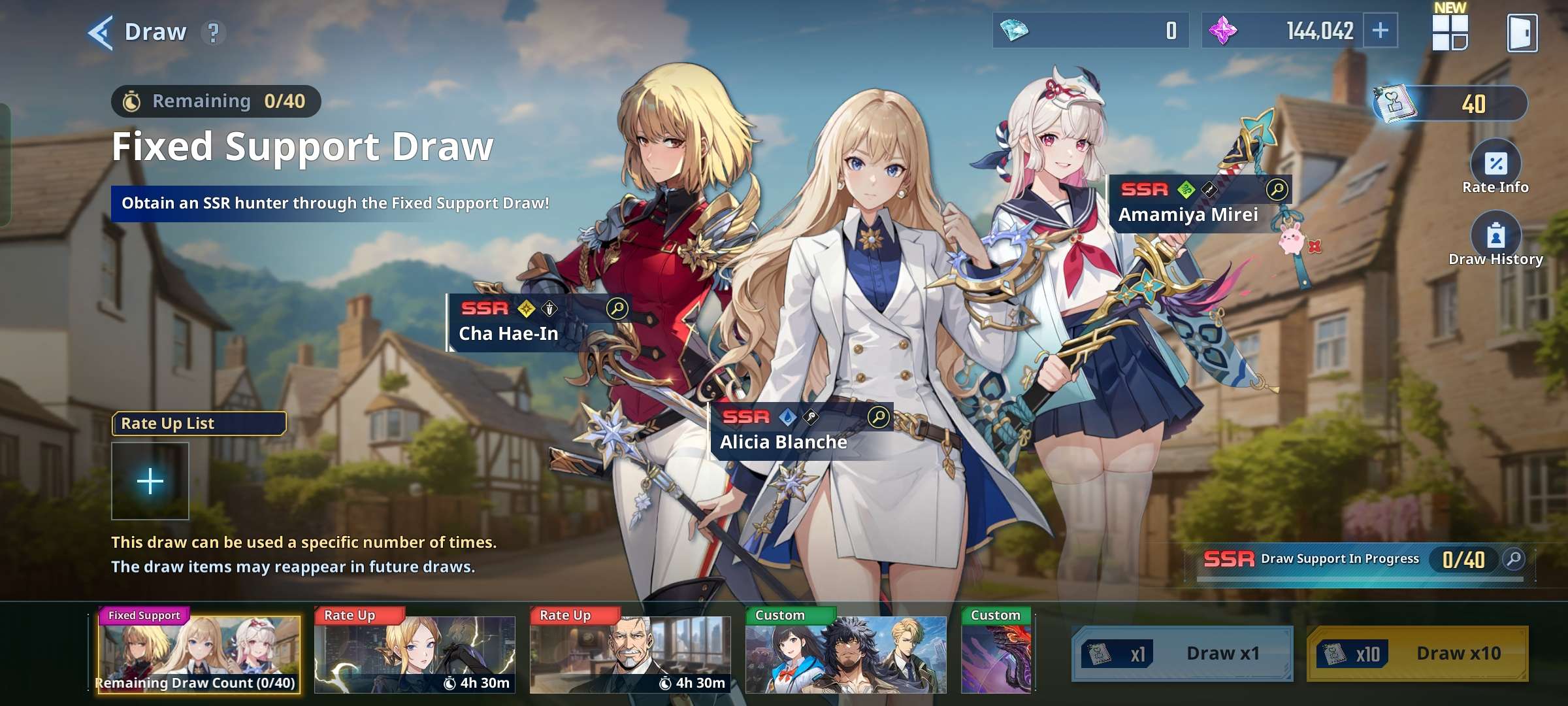Open the question mark help icon
Image resolution: width=1568 pixels, height=706 pixels.
tap(213, 32)
